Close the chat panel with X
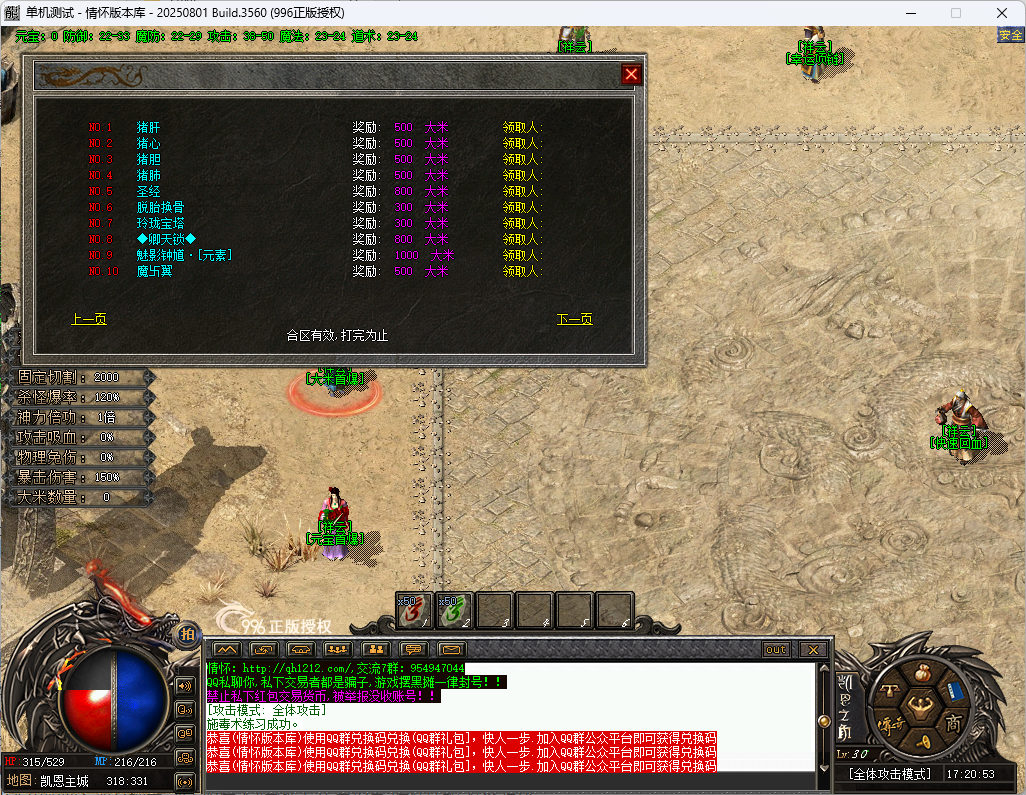The width and height of the screenshot is (1026, 795). [x=813, y=650]
